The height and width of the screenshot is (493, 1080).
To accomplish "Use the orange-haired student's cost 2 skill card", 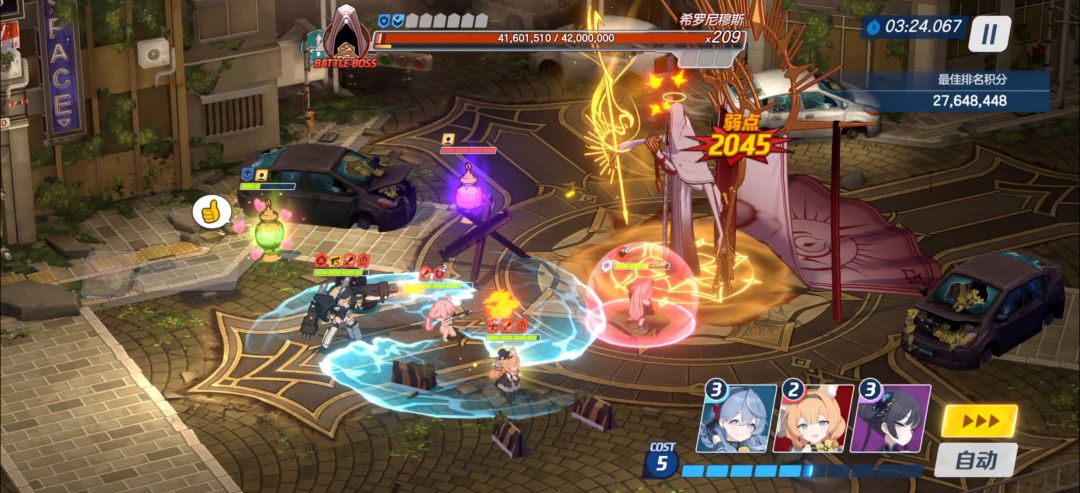I will pyautogui.click(x=815, y=419).
